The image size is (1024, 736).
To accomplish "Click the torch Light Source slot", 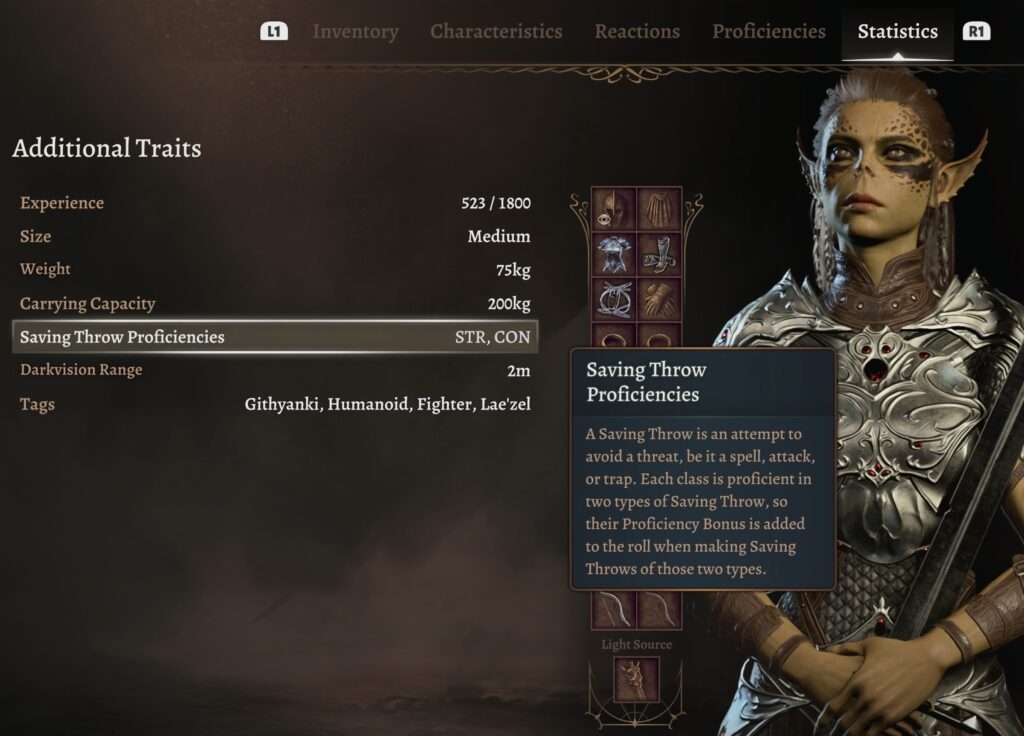I will [x=636, y=680].
